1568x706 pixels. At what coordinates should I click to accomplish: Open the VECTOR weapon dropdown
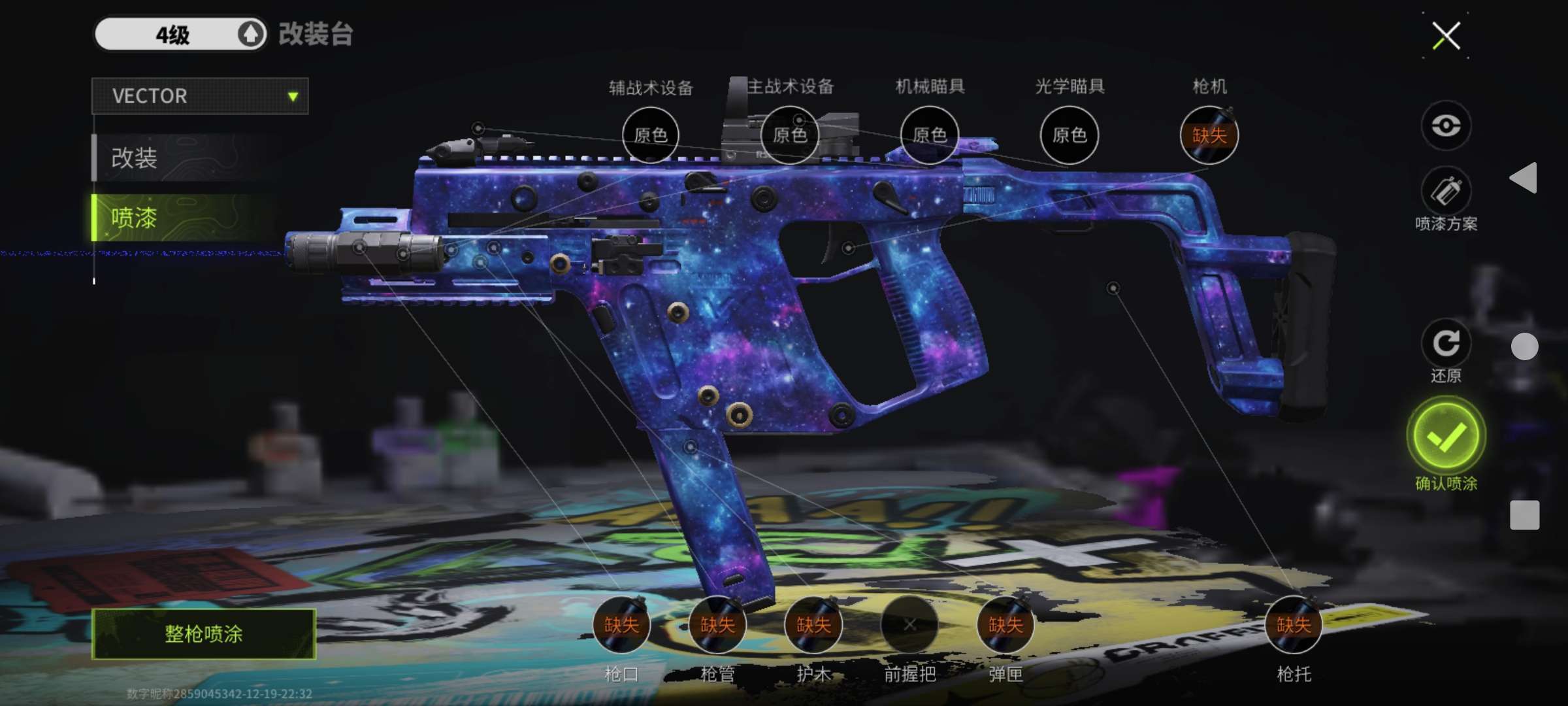point(200,96)
